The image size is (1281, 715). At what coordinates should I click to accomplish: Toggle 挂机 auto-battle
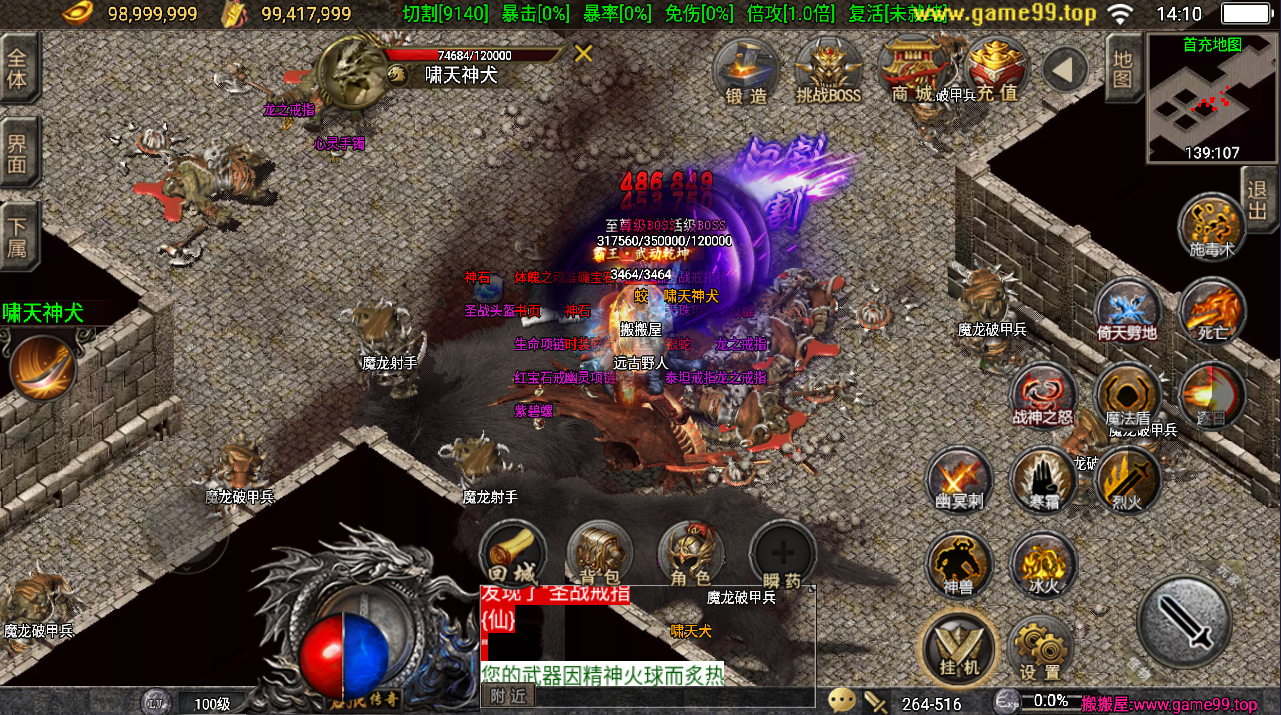click(x=959, y=646)
